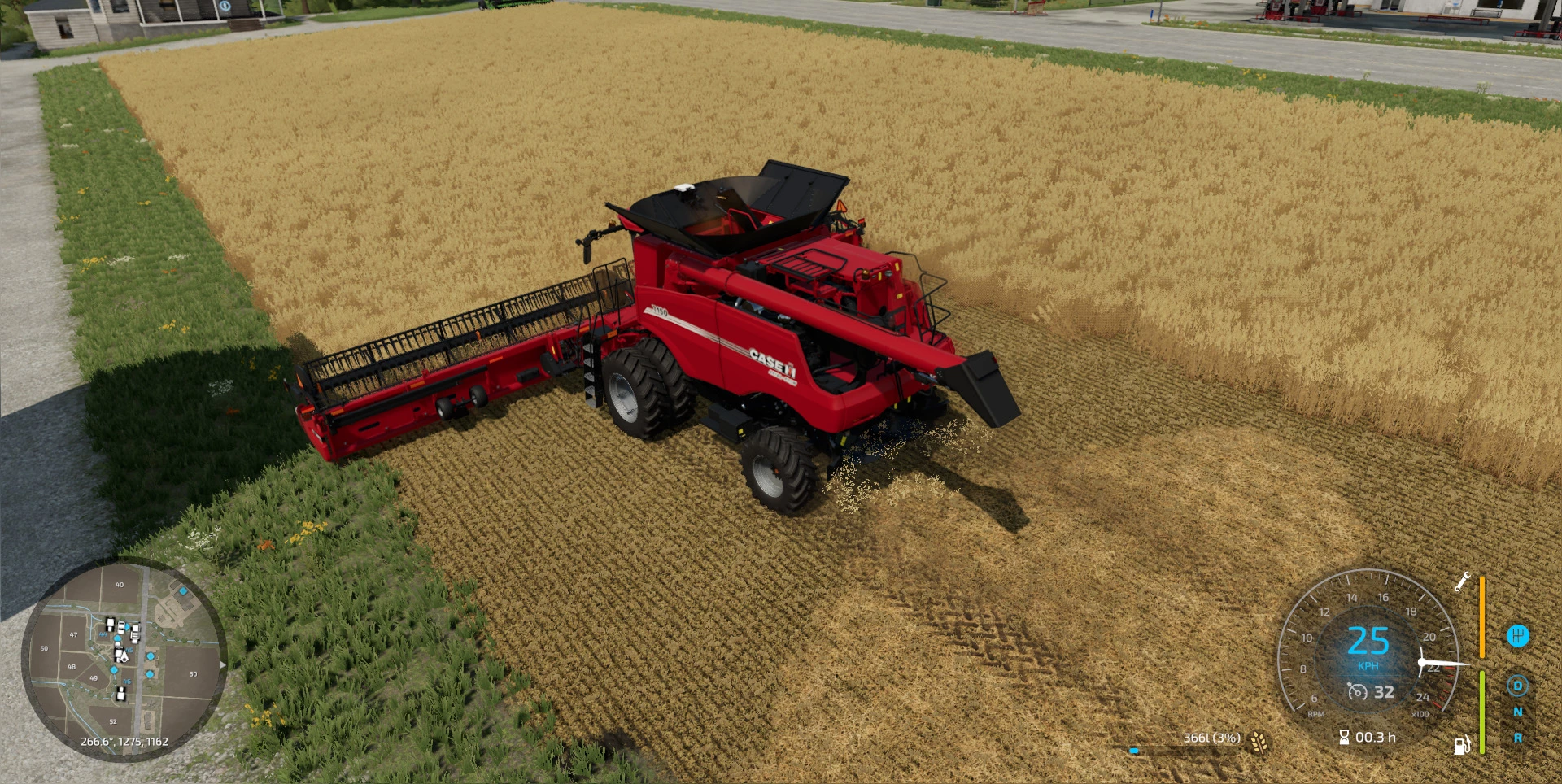
Task: Click the 266.6°, 1275, 1162 coordinates display
Action: pyautogui.click(x=124, y=741)
